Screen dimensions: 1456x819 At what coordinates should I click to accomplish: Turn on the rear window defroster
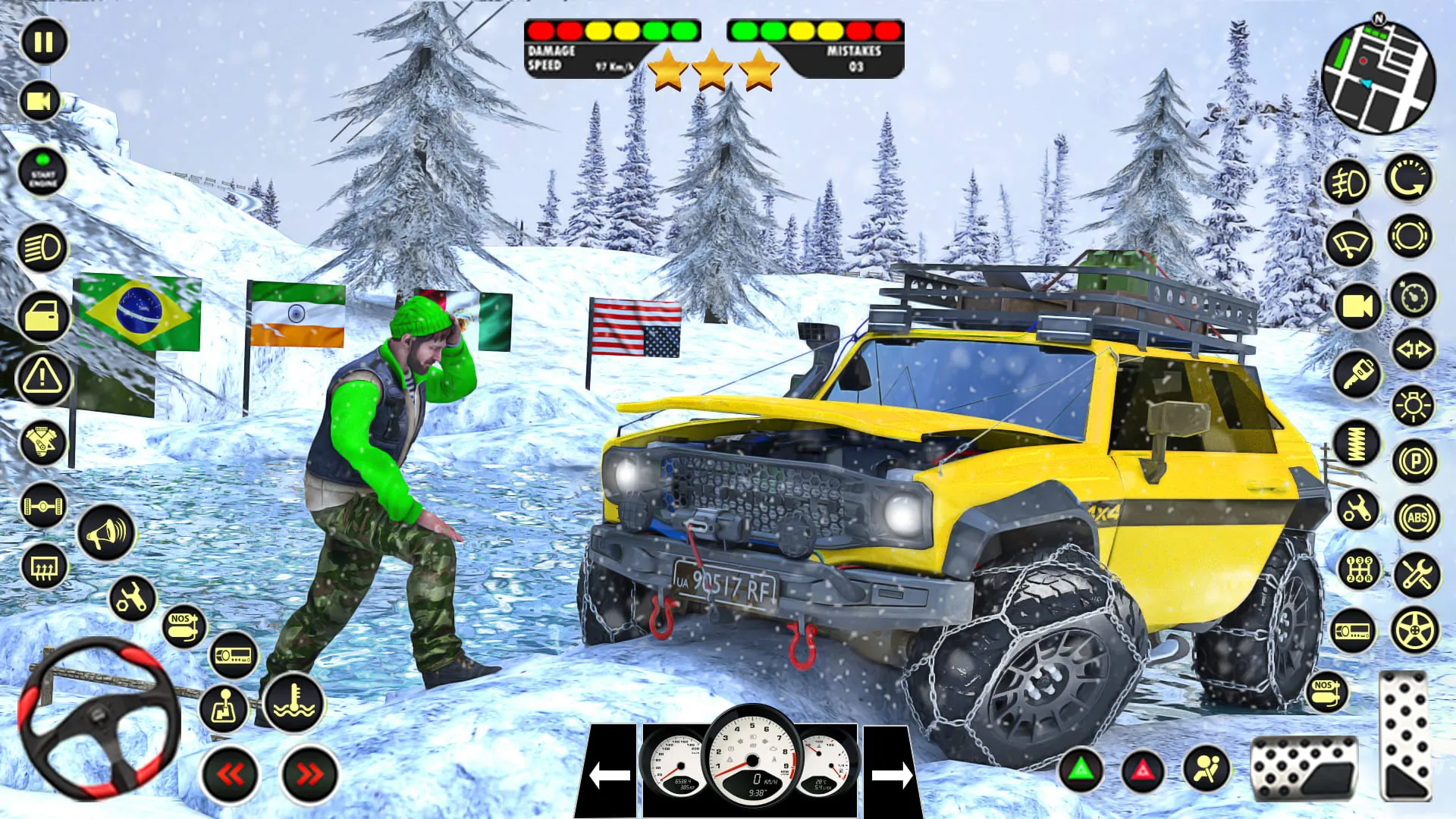45,567
